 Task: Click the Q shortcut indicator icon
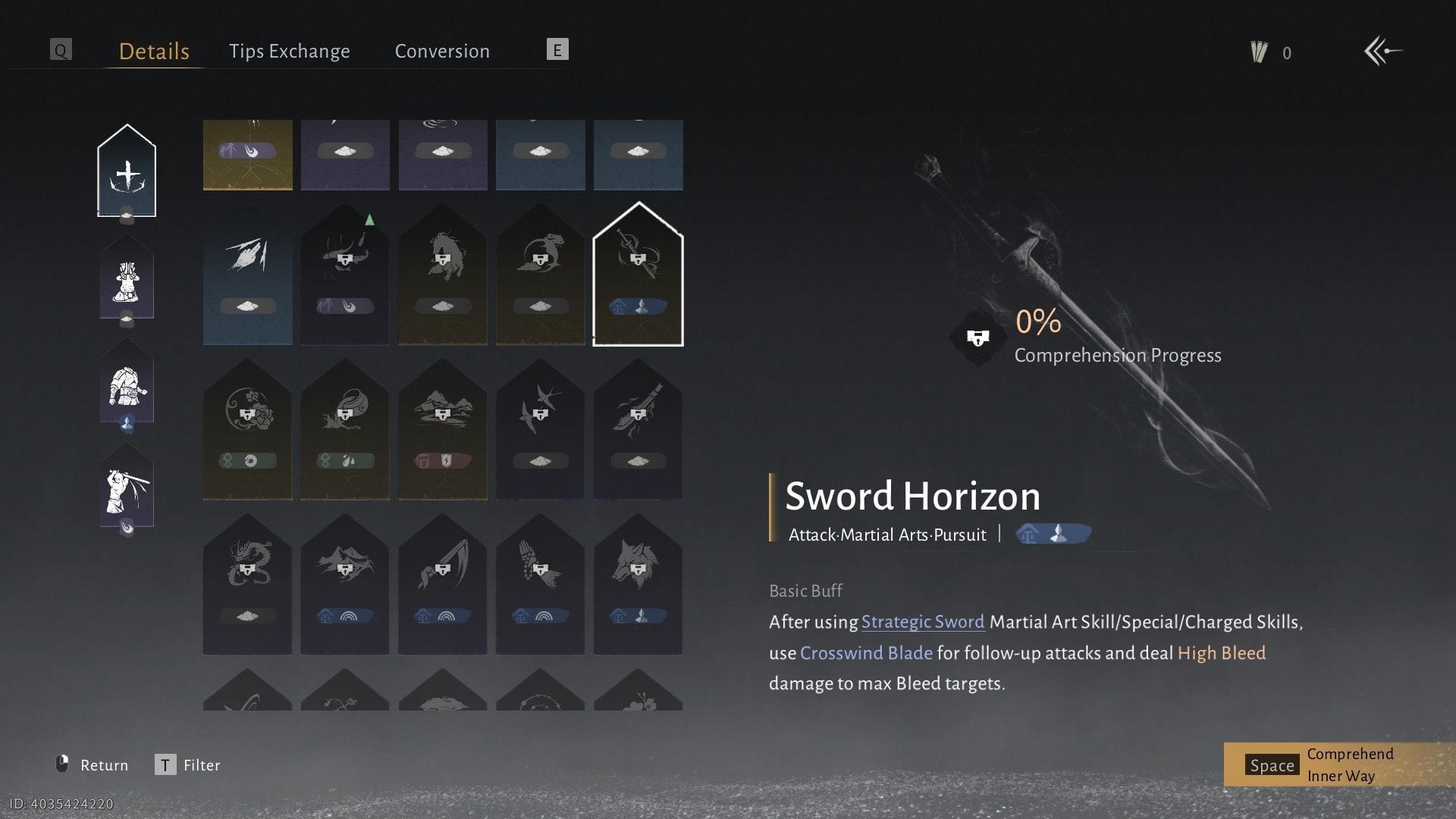60,50
